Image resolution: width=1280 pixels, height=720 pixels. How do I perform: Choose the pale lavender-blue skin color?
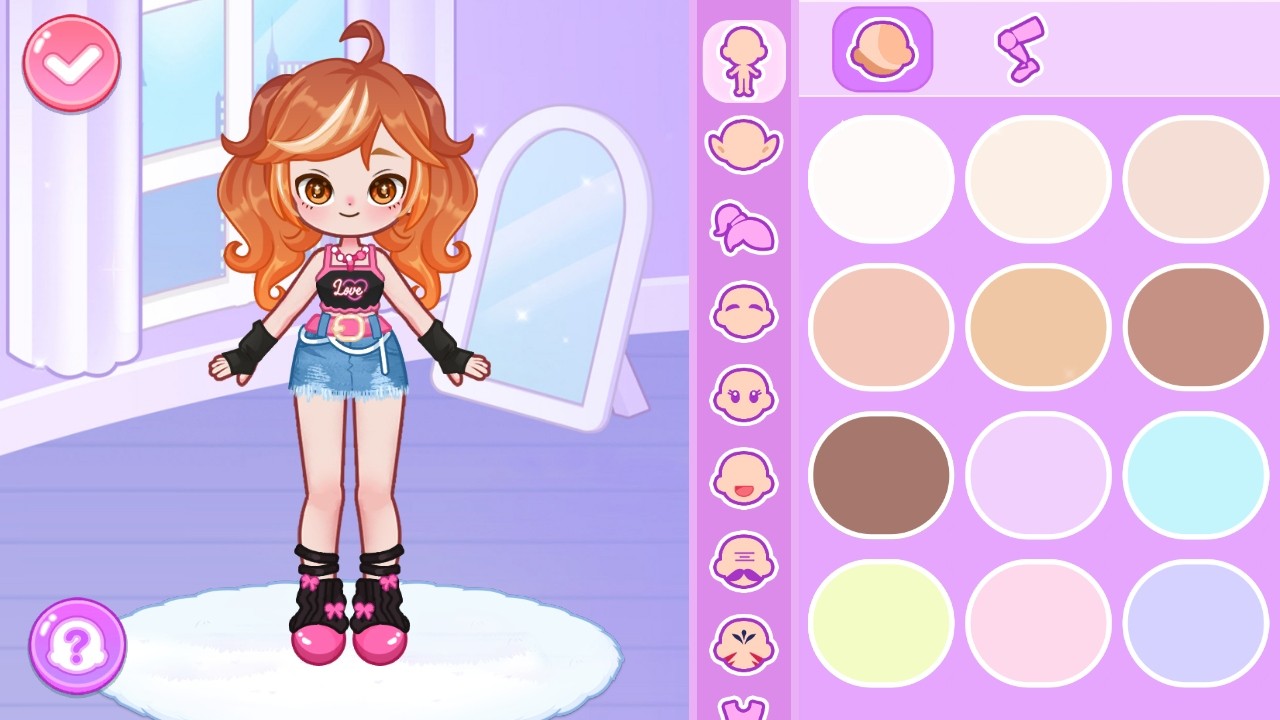coord(1195,622)
